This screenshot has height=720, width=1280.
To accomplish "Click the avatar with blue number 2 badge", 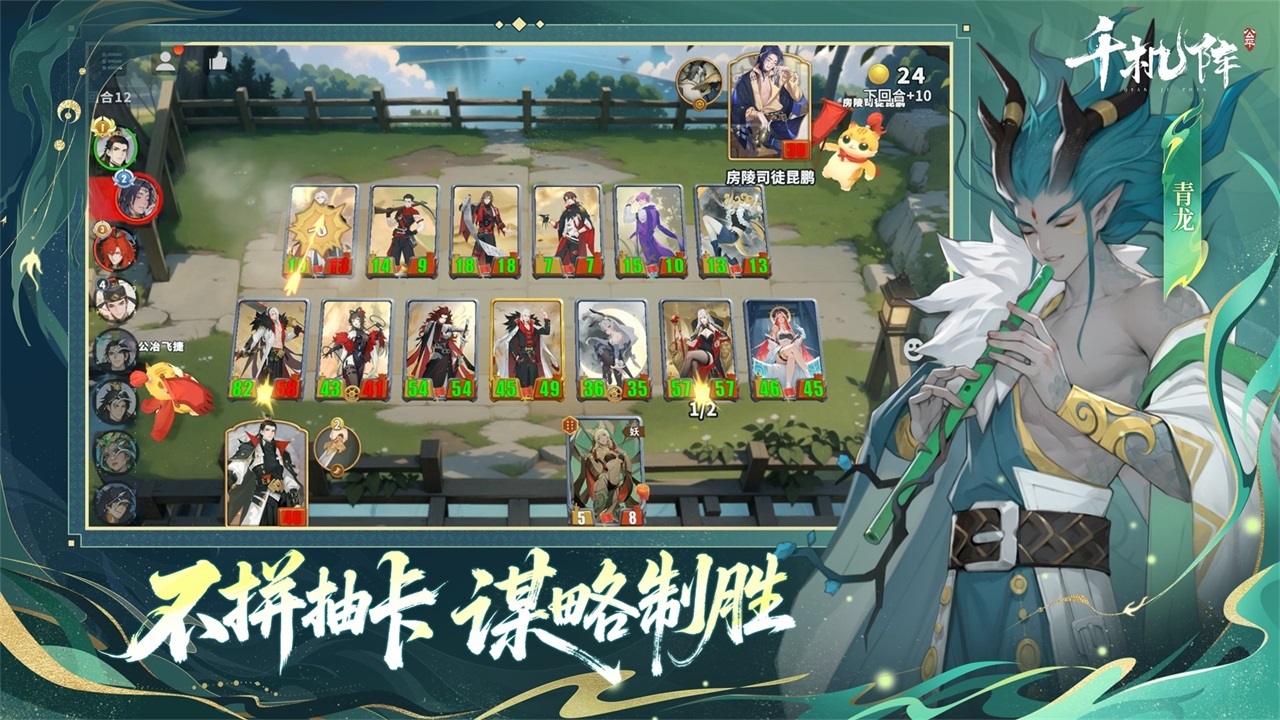I will pyautogui.click(x=138, y=200).
